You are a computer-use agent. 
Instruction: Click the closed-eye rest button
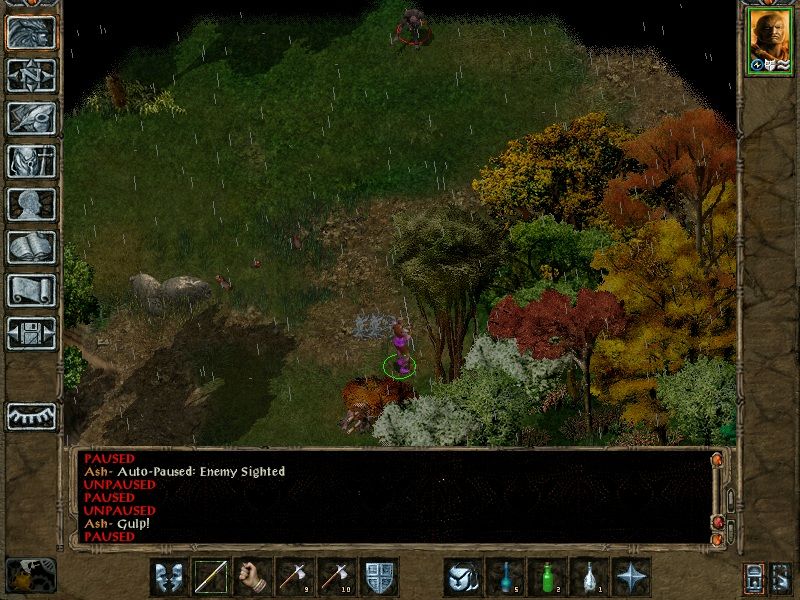pyautogui.click(x=31, y=415)
